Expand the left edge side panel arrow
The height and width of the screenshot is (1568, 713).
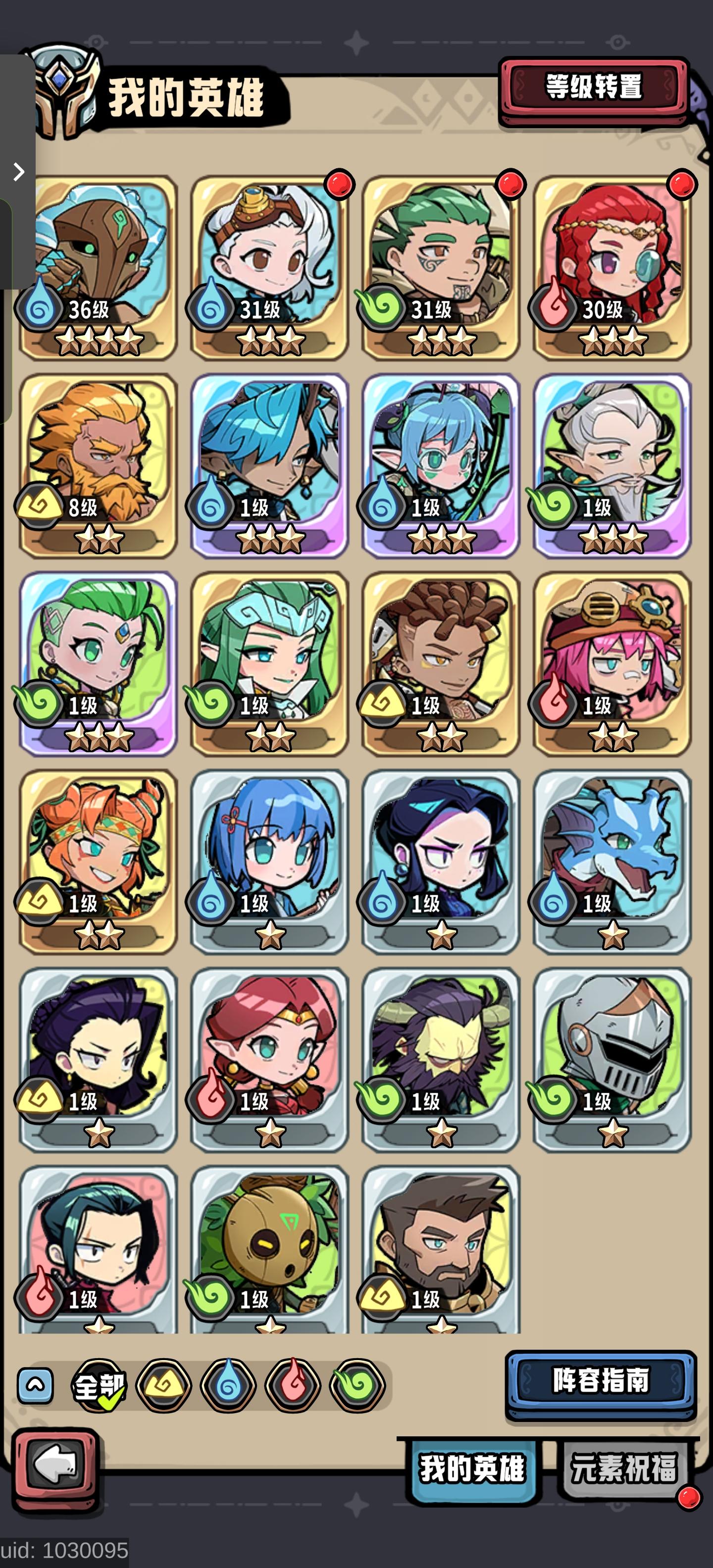[18, 172]
